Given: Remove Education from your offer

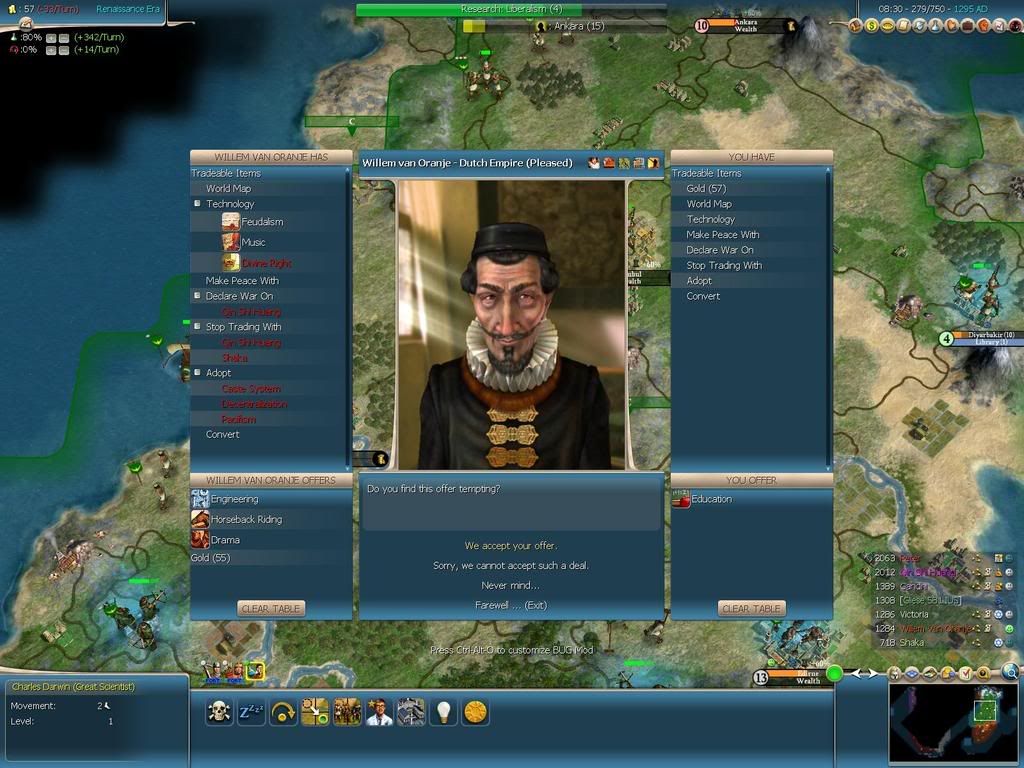Looking at the screenshot, I should [711, 499].
